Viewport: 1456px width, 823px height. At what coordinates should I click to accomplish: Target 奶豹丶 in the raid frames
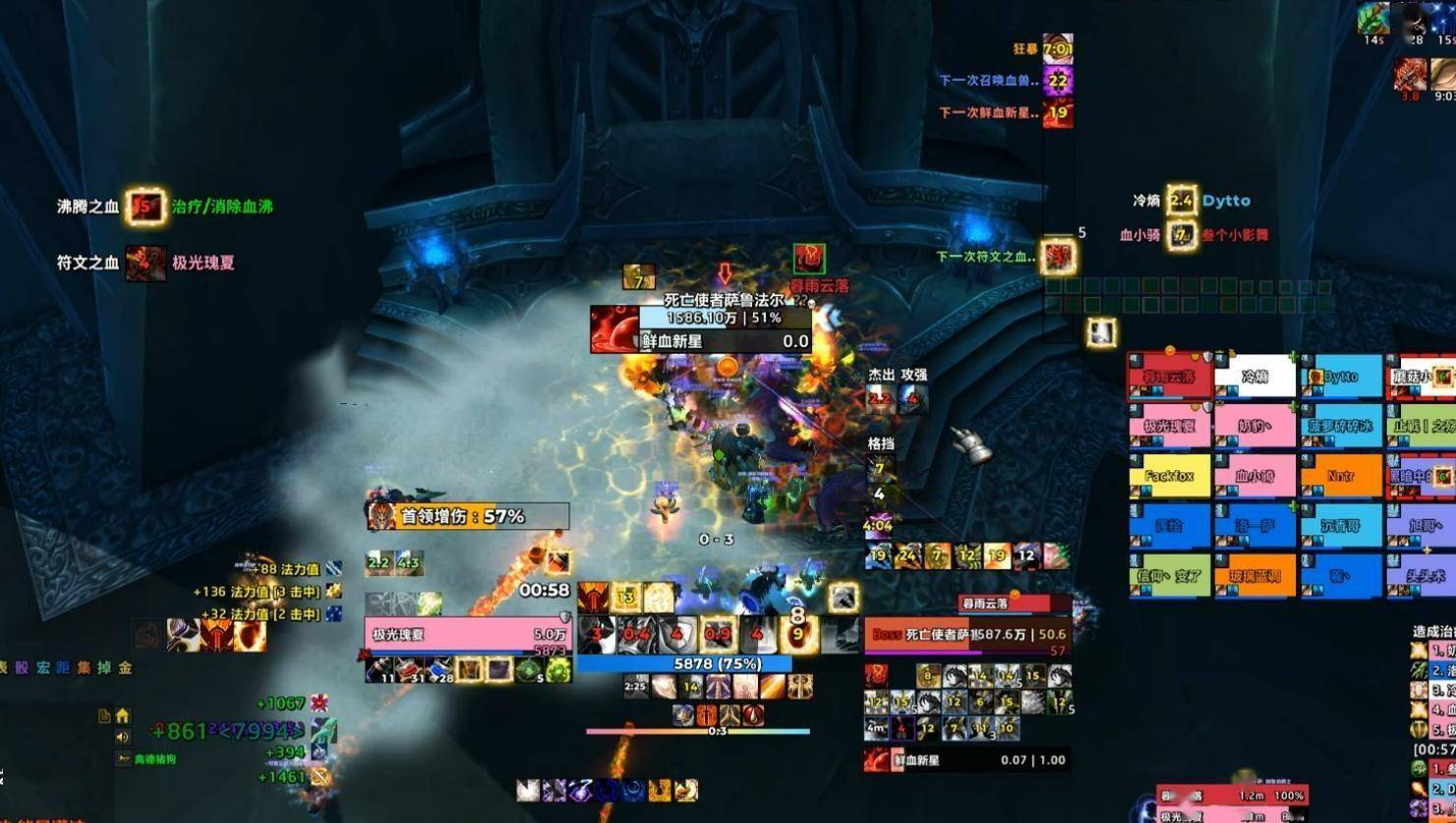[x=1255, y=426]
